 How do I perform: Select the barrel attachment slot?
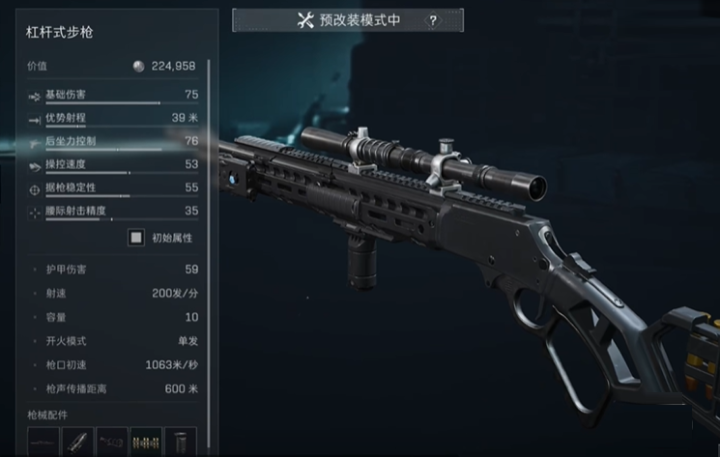[44, 441]
